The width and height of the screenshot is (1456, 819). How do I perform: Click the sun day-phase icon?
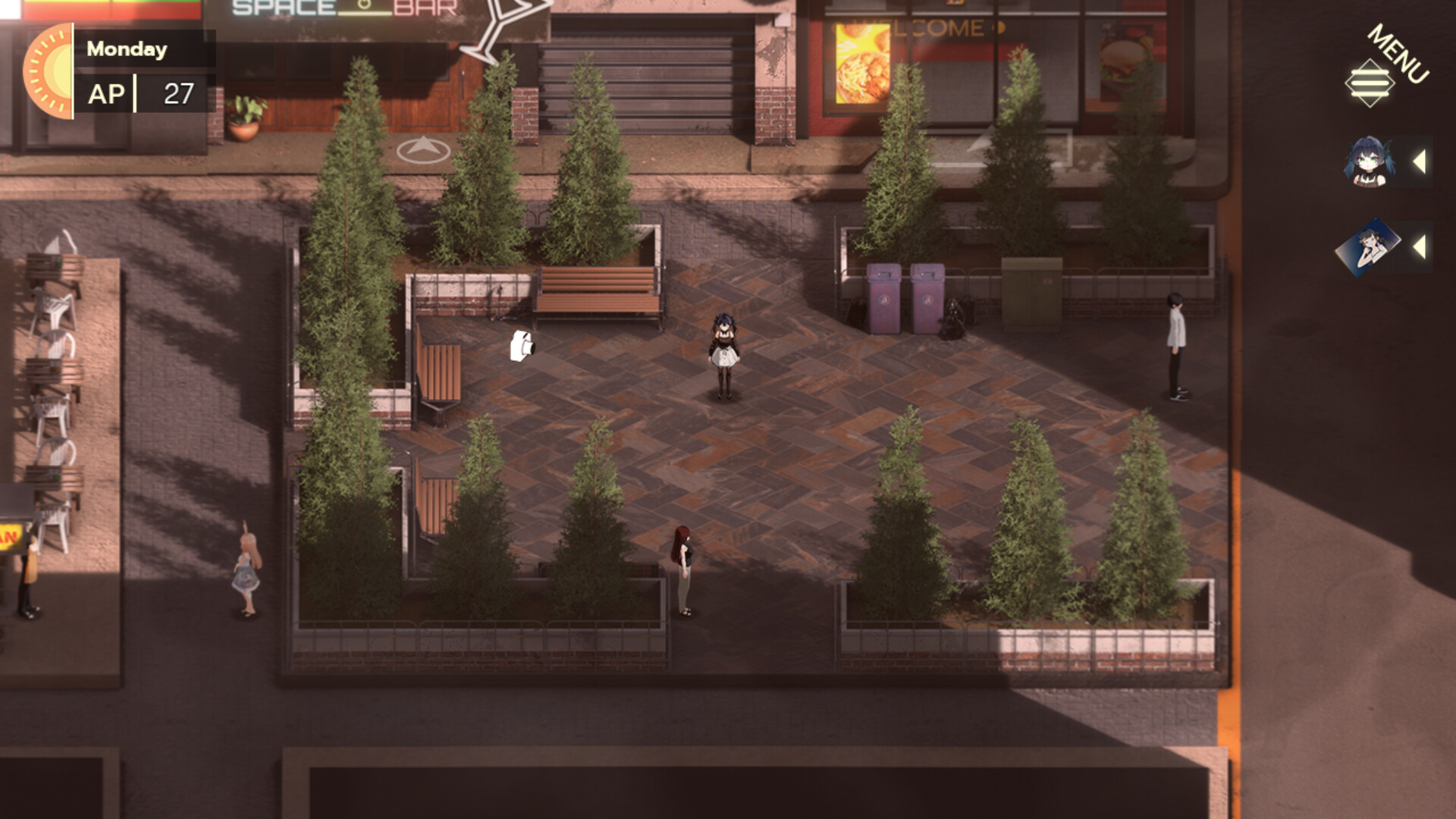pyautogui.click(x=48, y=72)
